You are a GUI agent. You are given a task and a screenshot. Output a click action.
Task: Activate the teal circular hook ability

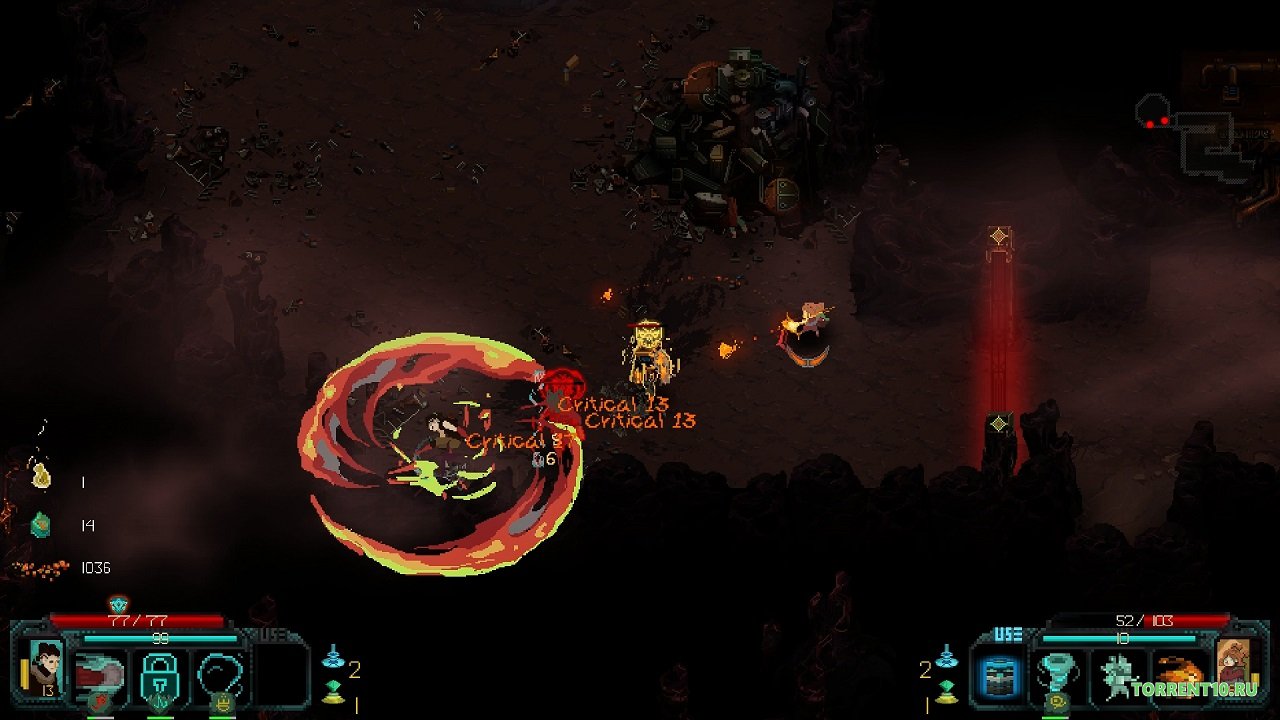click(x=220, y=674)
